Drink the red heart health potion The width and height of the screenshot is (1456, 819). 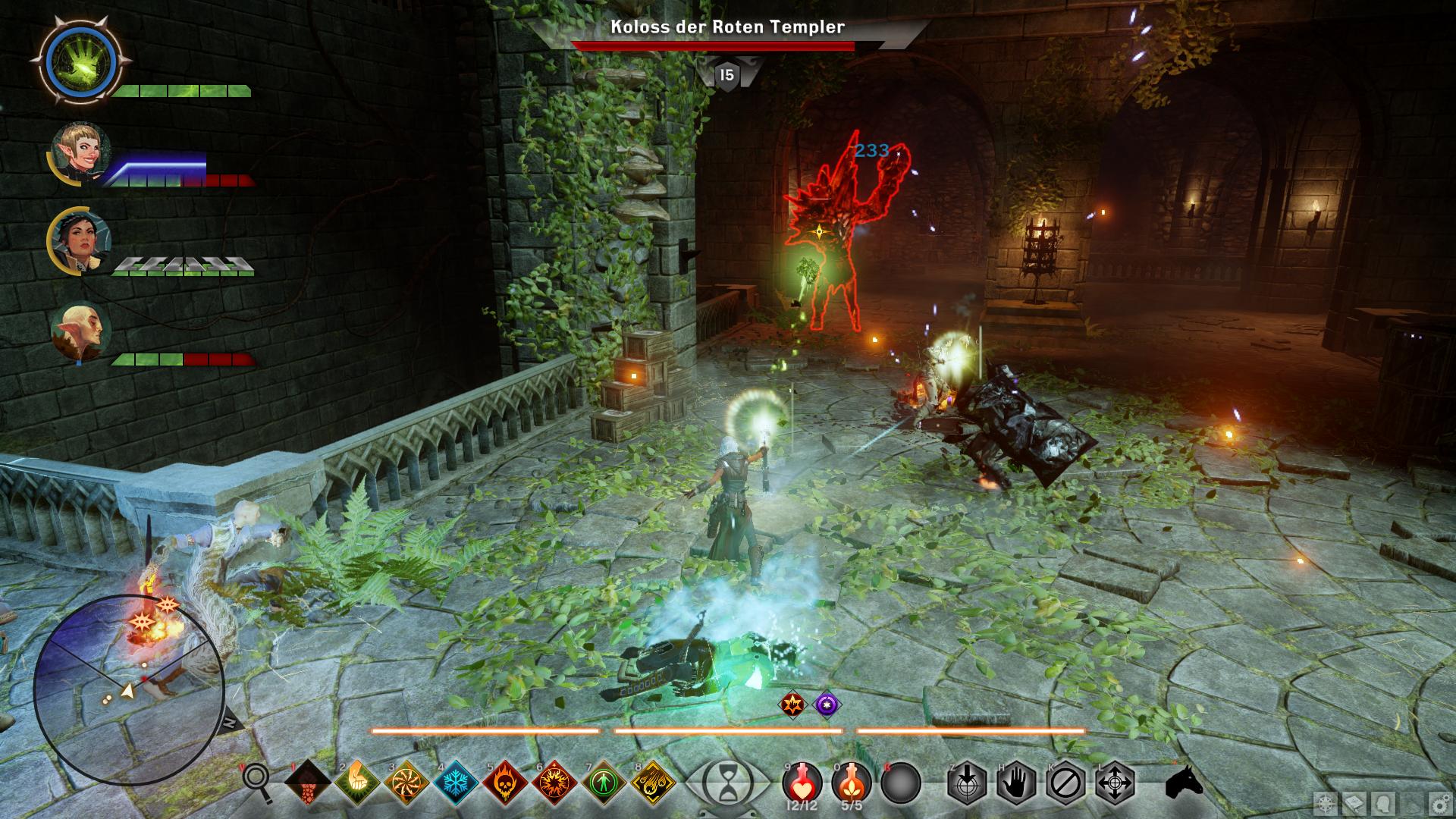coord(802,781)
